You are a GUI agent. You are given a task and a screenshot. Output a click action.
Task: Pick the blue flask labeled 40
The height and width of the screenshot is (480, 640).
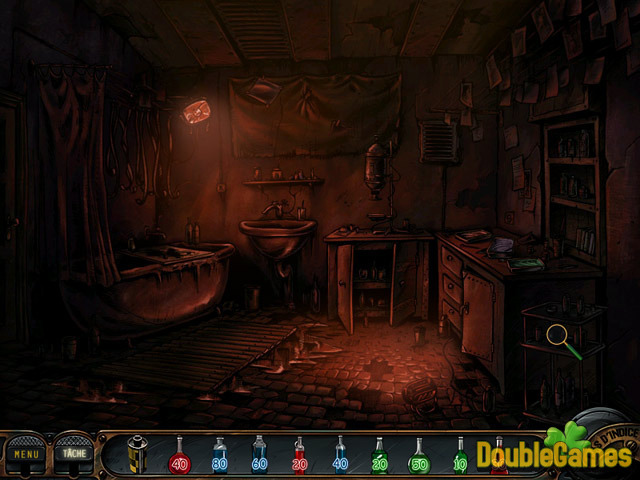(x=339, y=457)
